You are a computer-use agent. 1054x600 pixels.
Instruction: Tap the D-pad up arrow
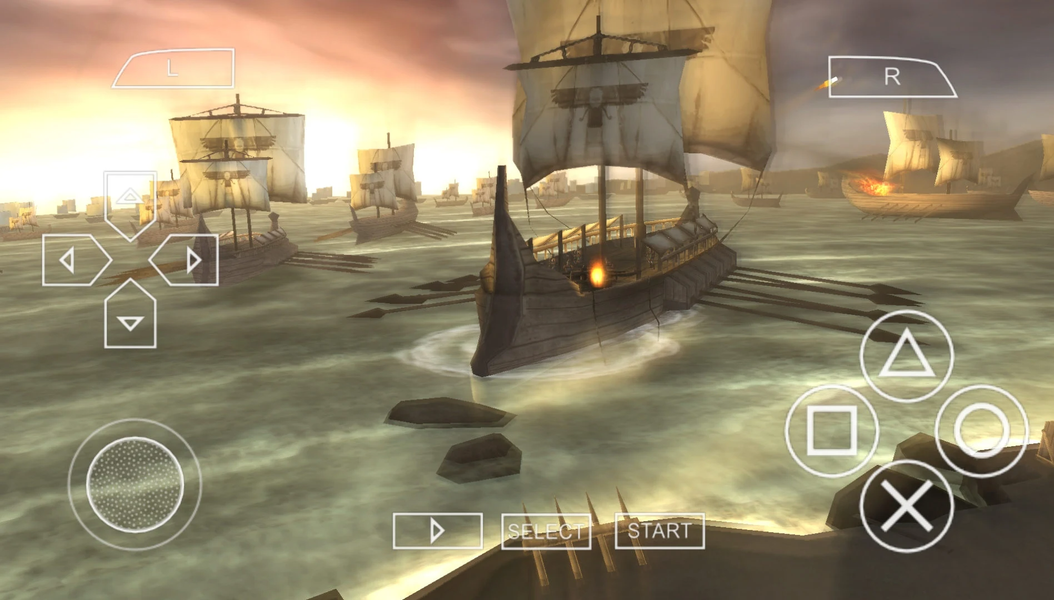[130, 201]
